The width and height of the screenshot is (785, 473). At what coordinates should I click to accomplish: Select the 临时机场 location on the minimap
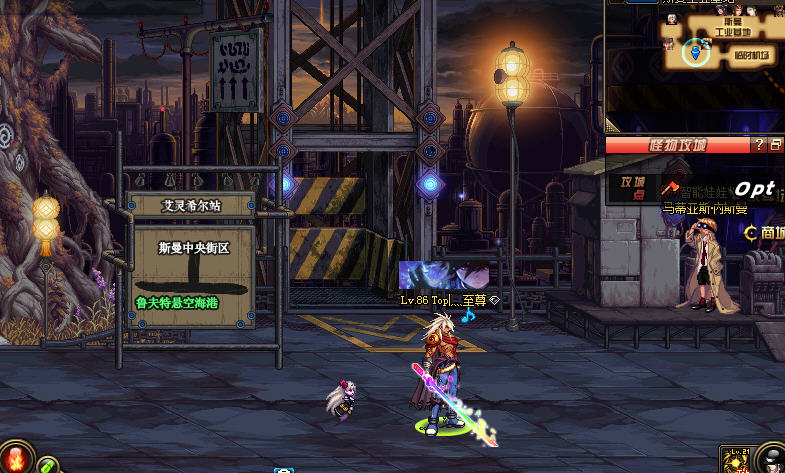(751, 53)
